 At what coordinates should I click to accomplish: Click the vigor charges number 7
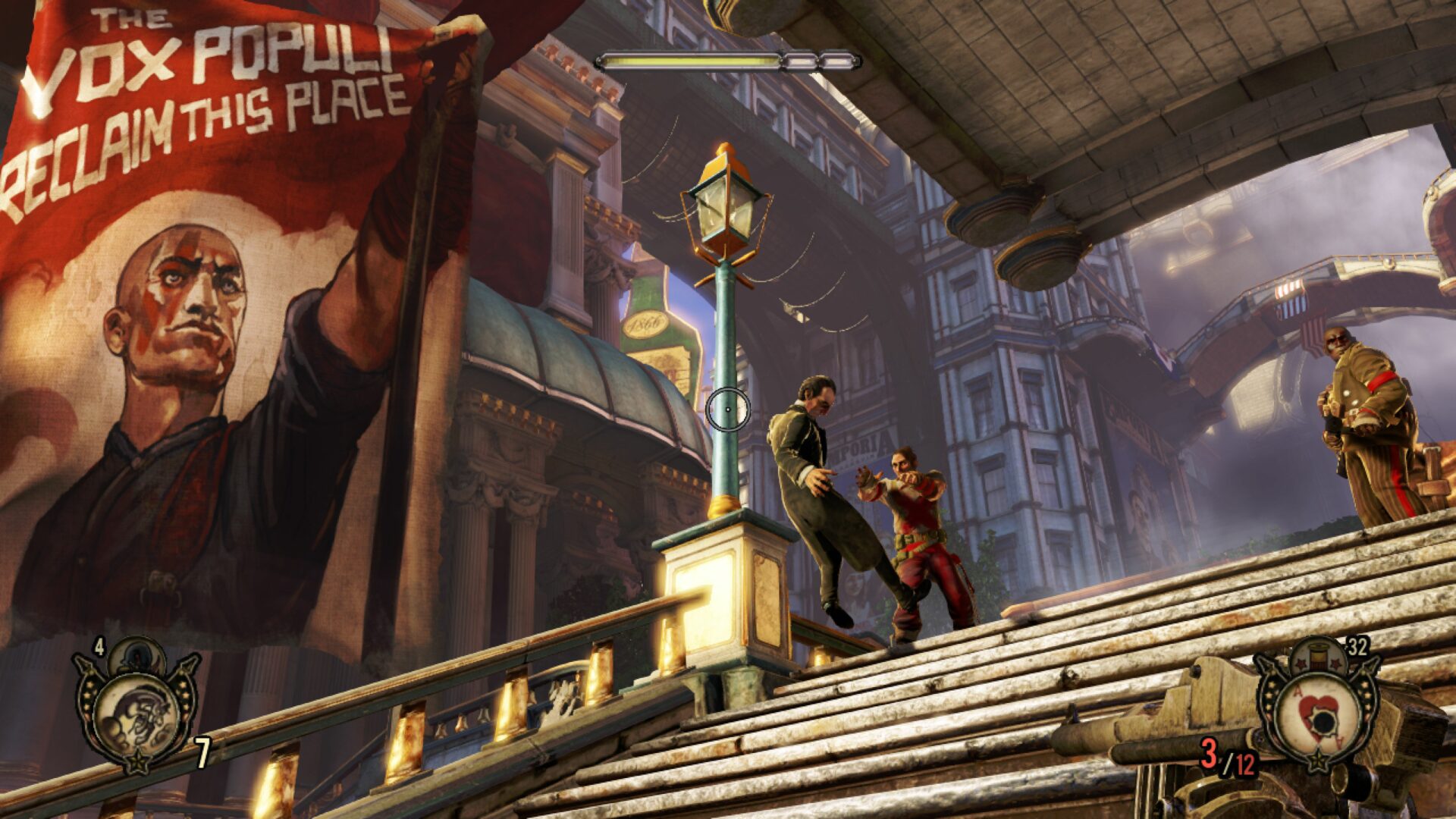pos(202,751)
